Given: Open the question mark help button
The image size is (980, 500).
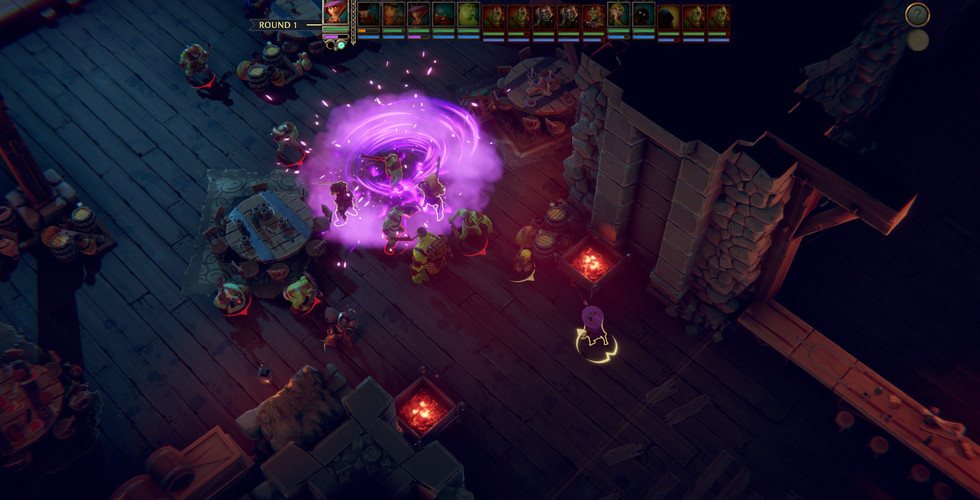Looking at the screenshot, I should click(x=917, y=15).
